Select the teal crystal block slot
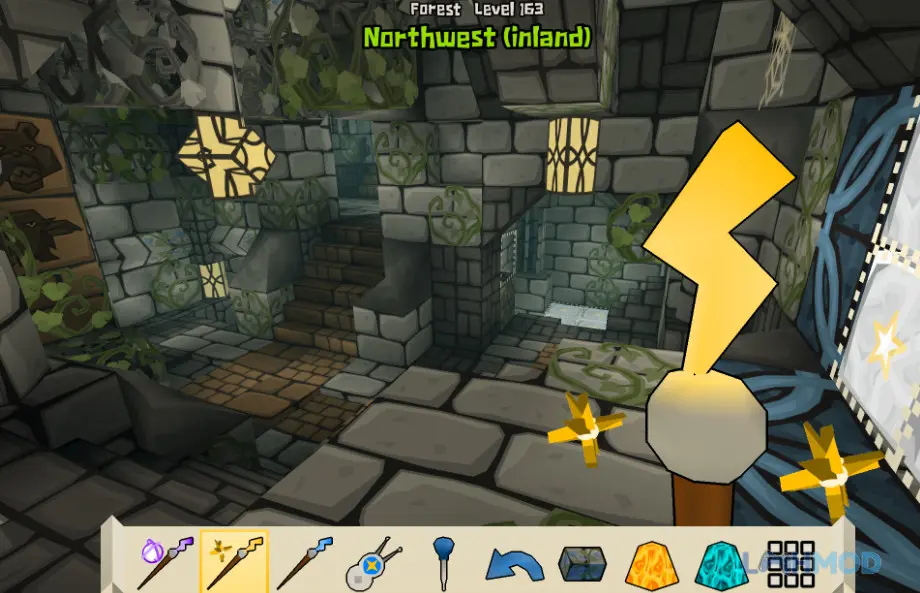Image resolution: width=920 pixels, height=593 pixels. [x=720, y=564]
